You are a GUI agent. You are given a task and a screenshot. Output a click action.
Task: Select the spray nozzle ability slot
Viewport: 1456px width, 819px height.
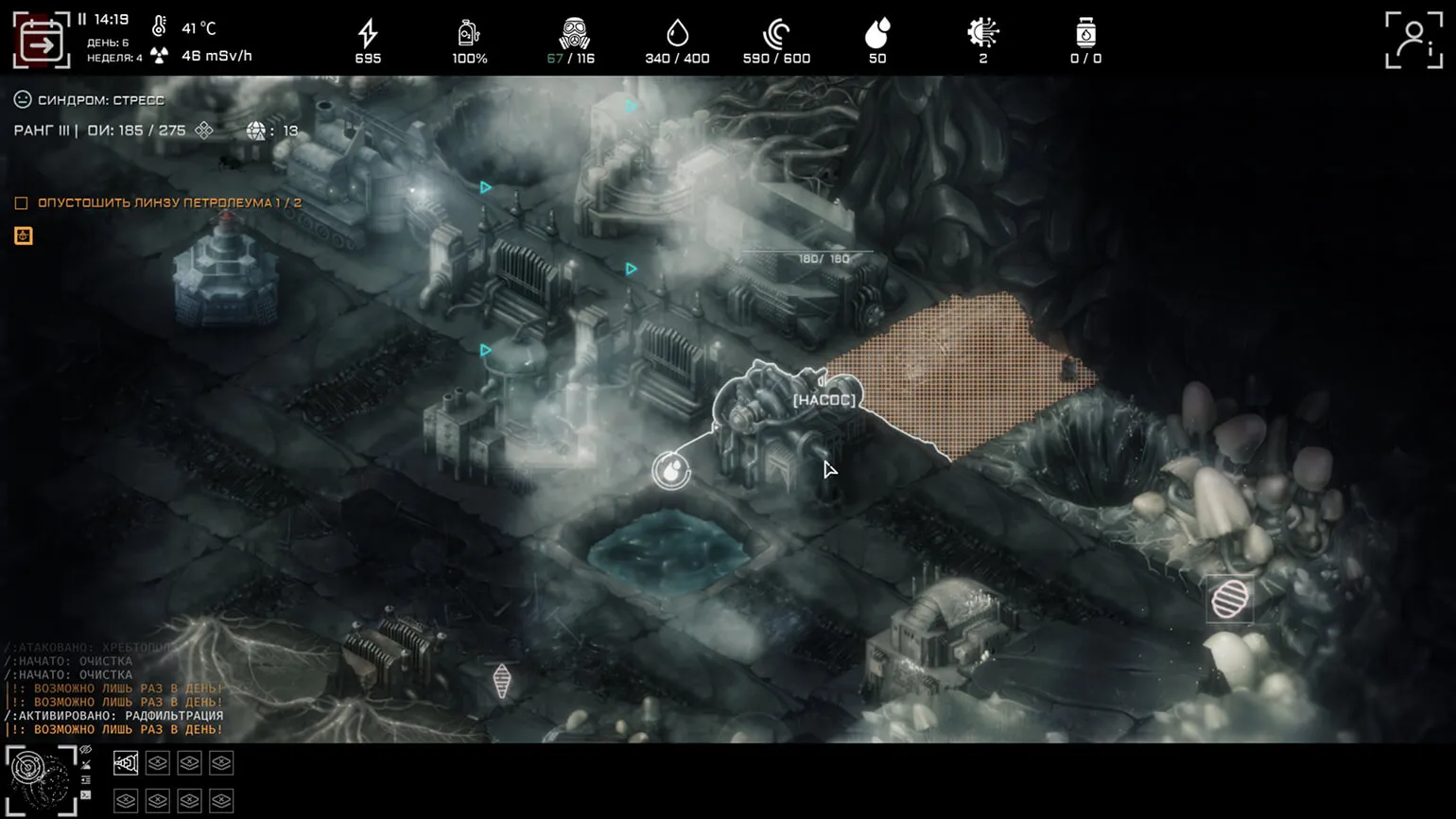pos(126,763)
